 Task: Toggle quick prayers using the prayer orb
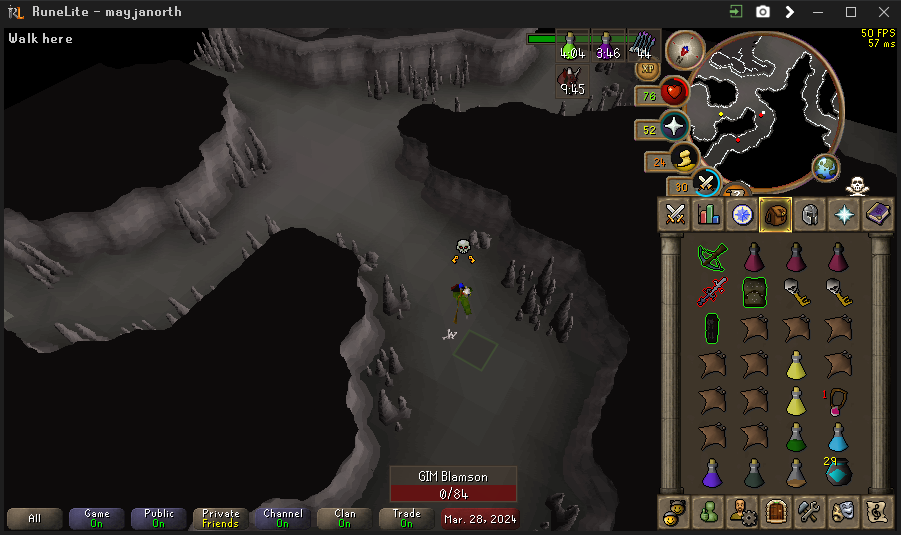point(675,128)
